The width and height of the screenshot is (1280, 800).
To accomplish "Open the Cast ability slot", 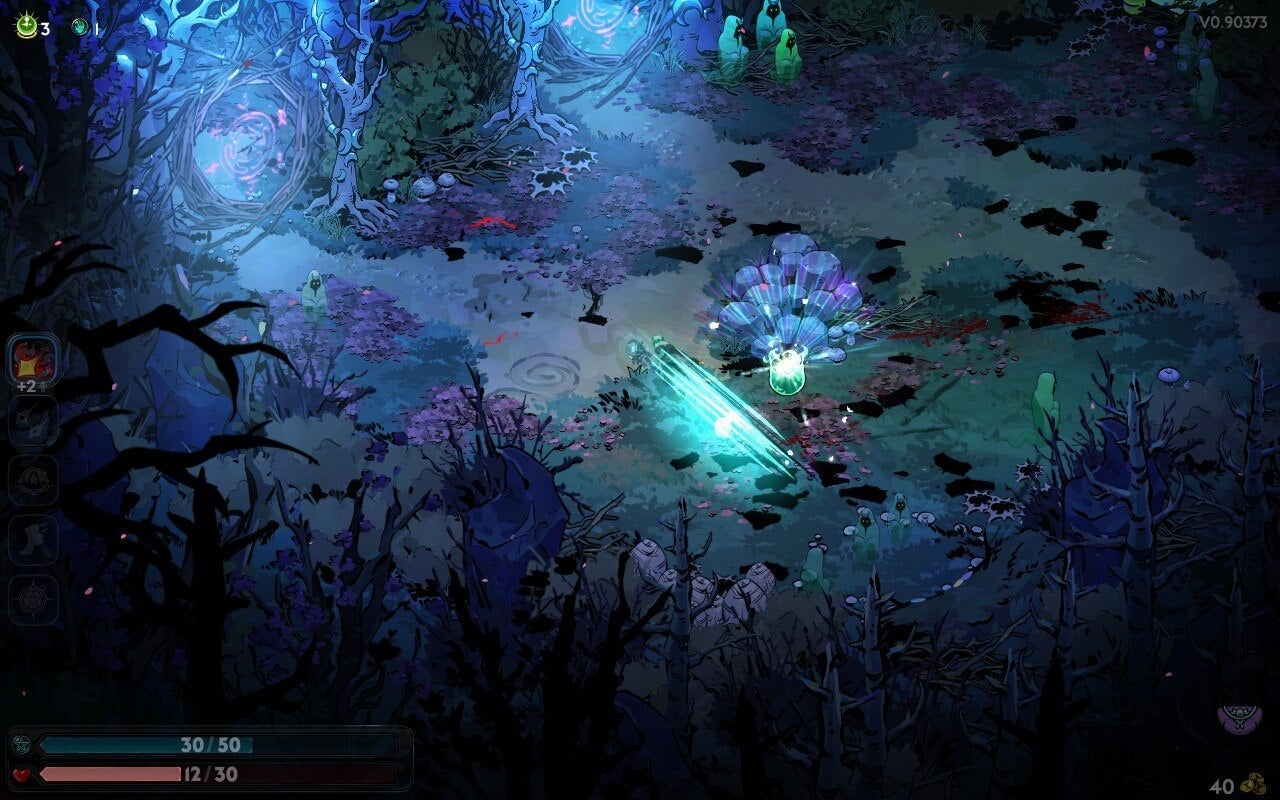I will click(30, 478).
